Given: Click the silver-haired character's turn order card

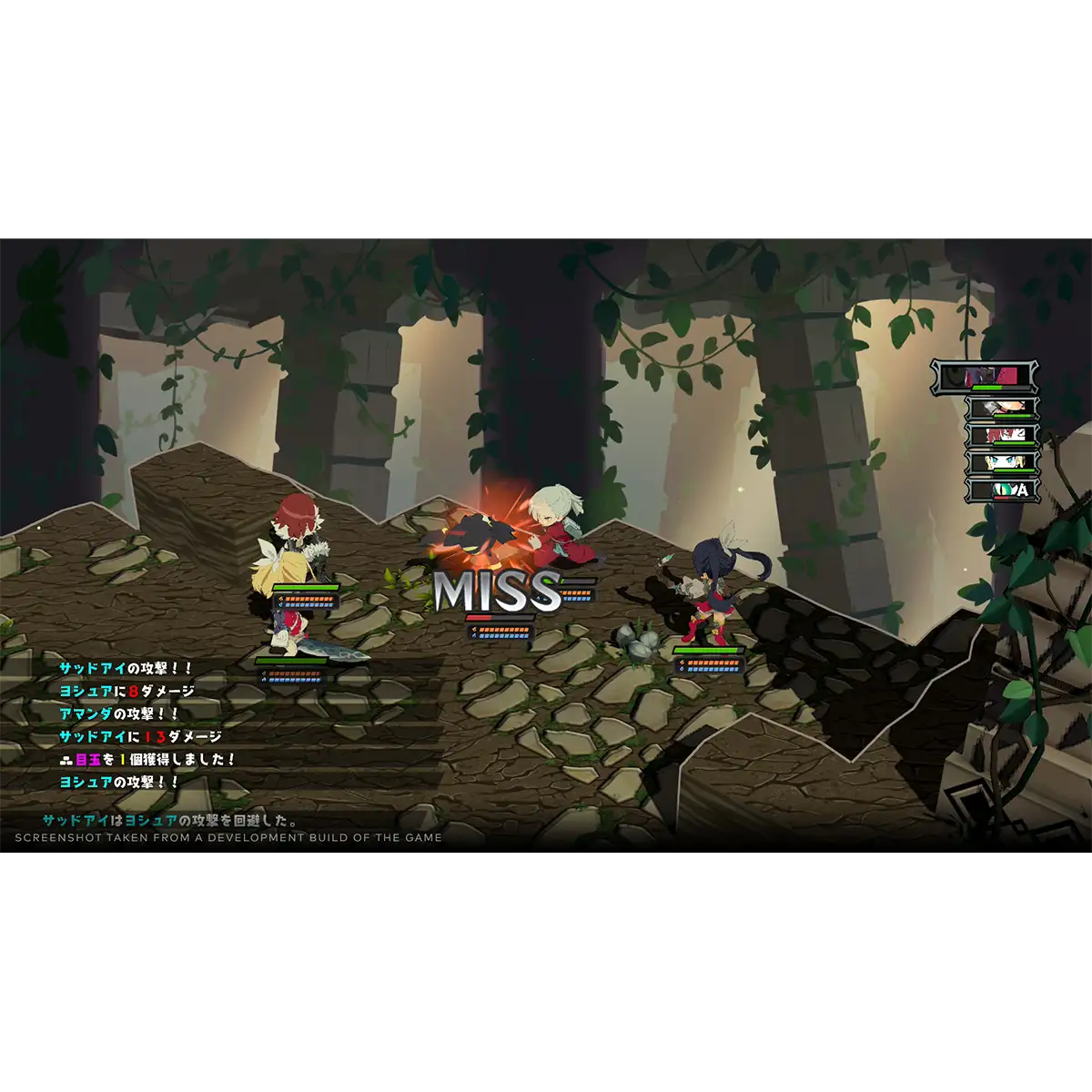Looking at the screenshot, I should click(1000, 409).
